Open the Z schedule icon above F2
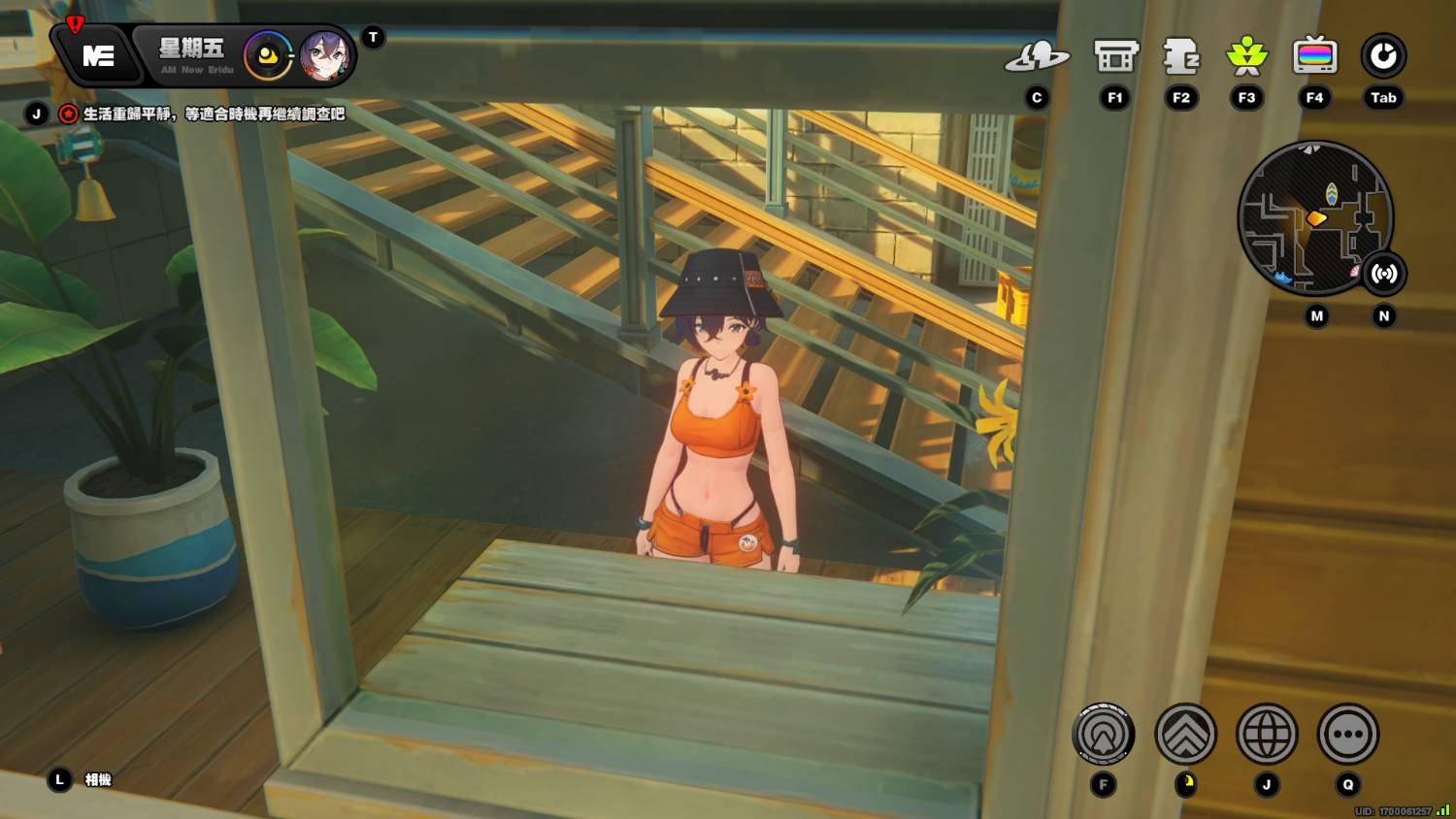Image resolution: width=1456 pixels, height=819 pixels. point(1181,57)
